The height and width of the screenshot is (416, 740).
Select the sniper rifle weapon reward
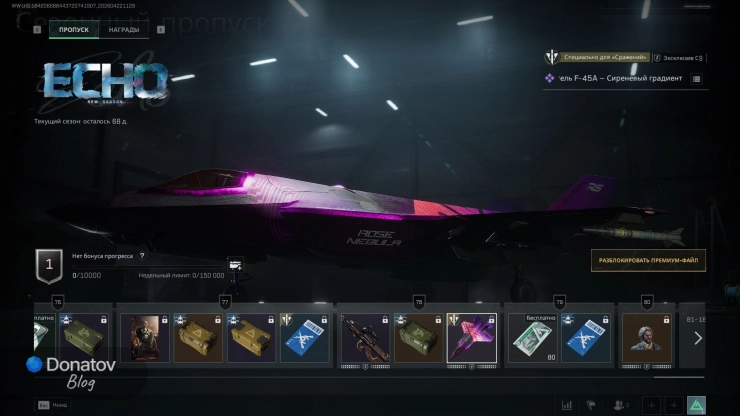pyautogui.click(x=364, y=338)
